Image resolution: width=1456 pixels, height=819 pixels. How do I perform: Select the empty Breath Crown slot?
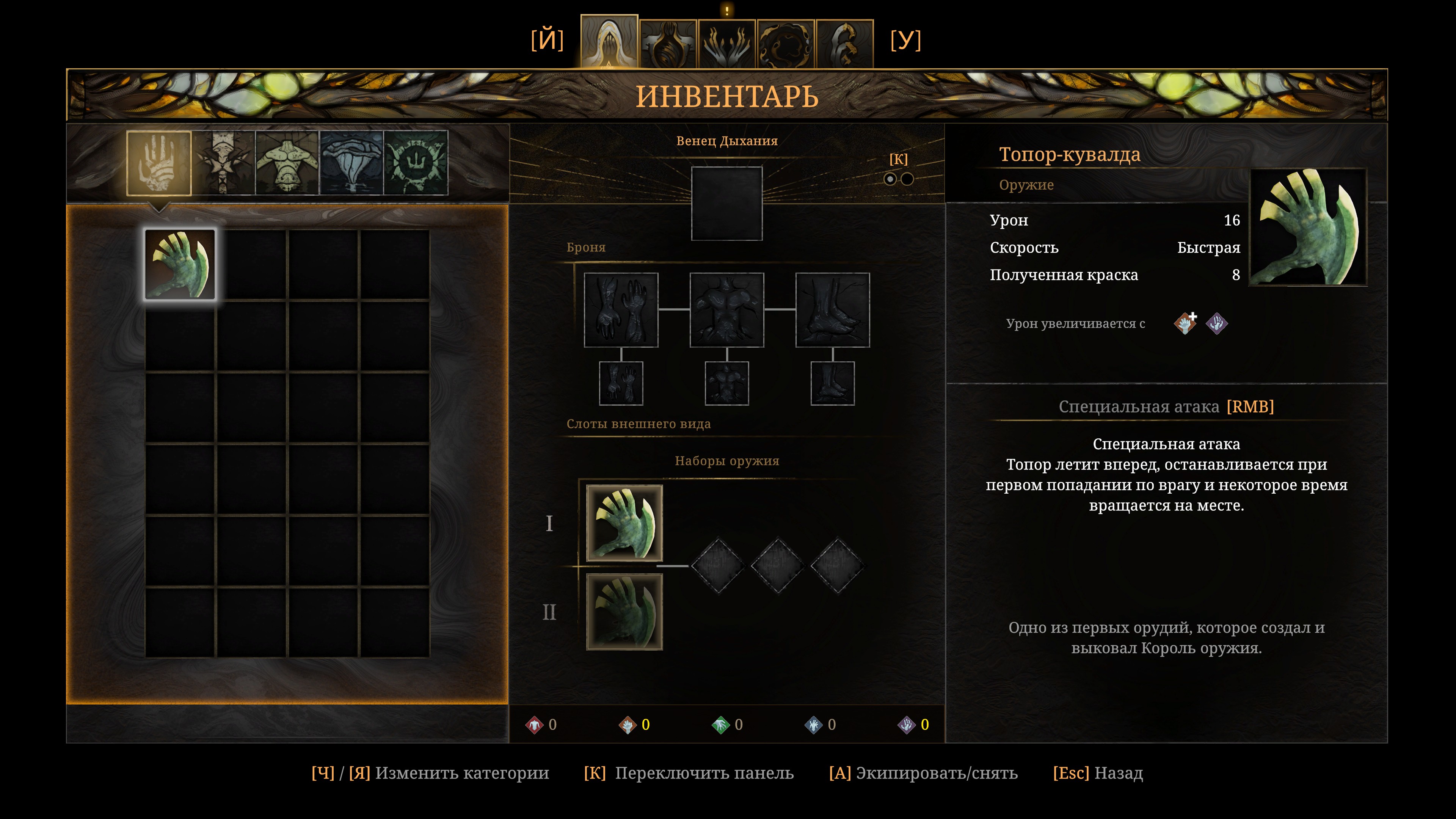pyautogui.click(x=727, y=204)
